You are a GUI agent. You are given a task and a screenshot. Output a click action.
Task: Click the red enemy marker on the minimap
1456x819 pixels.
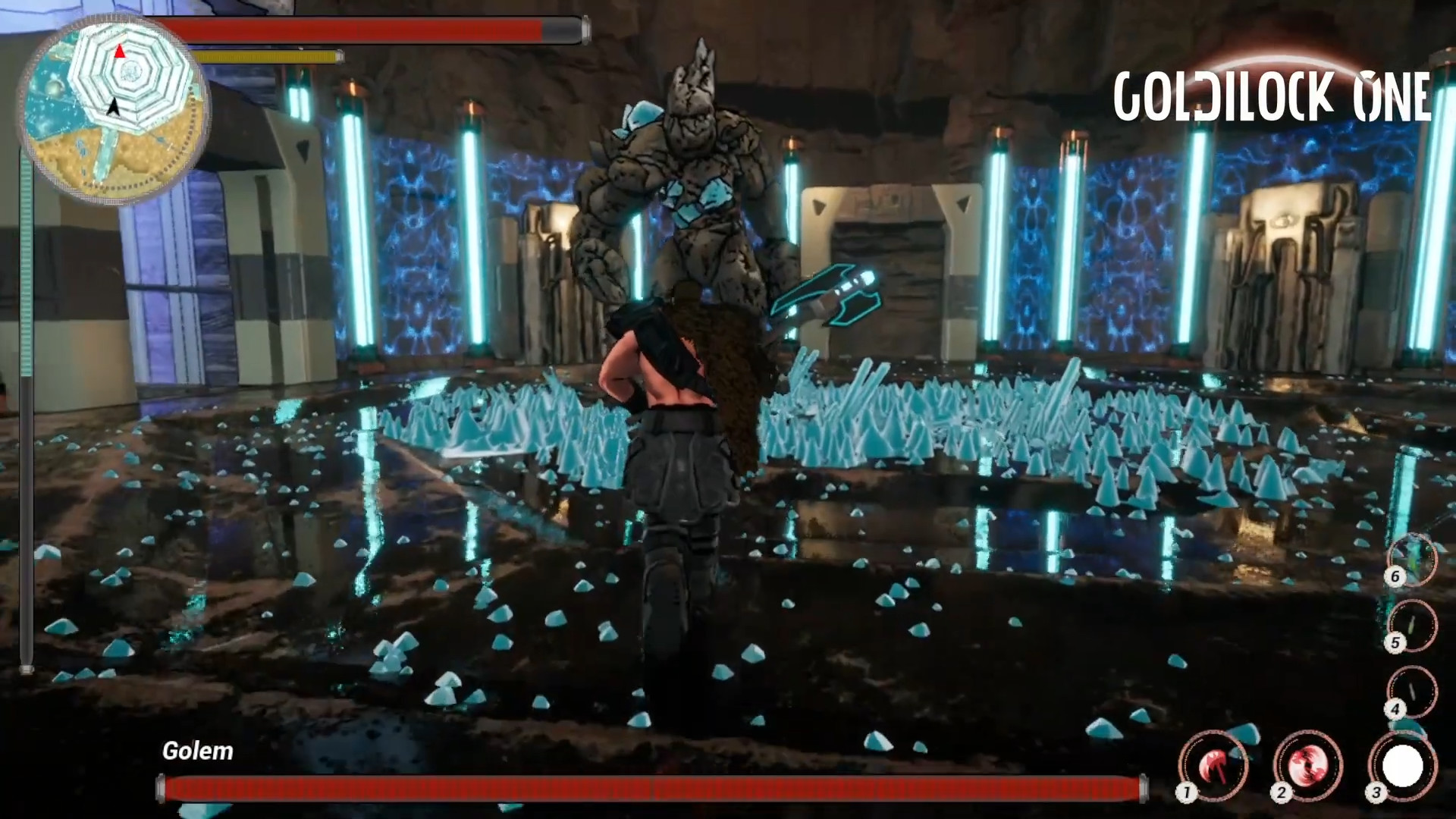coord(120,52)
